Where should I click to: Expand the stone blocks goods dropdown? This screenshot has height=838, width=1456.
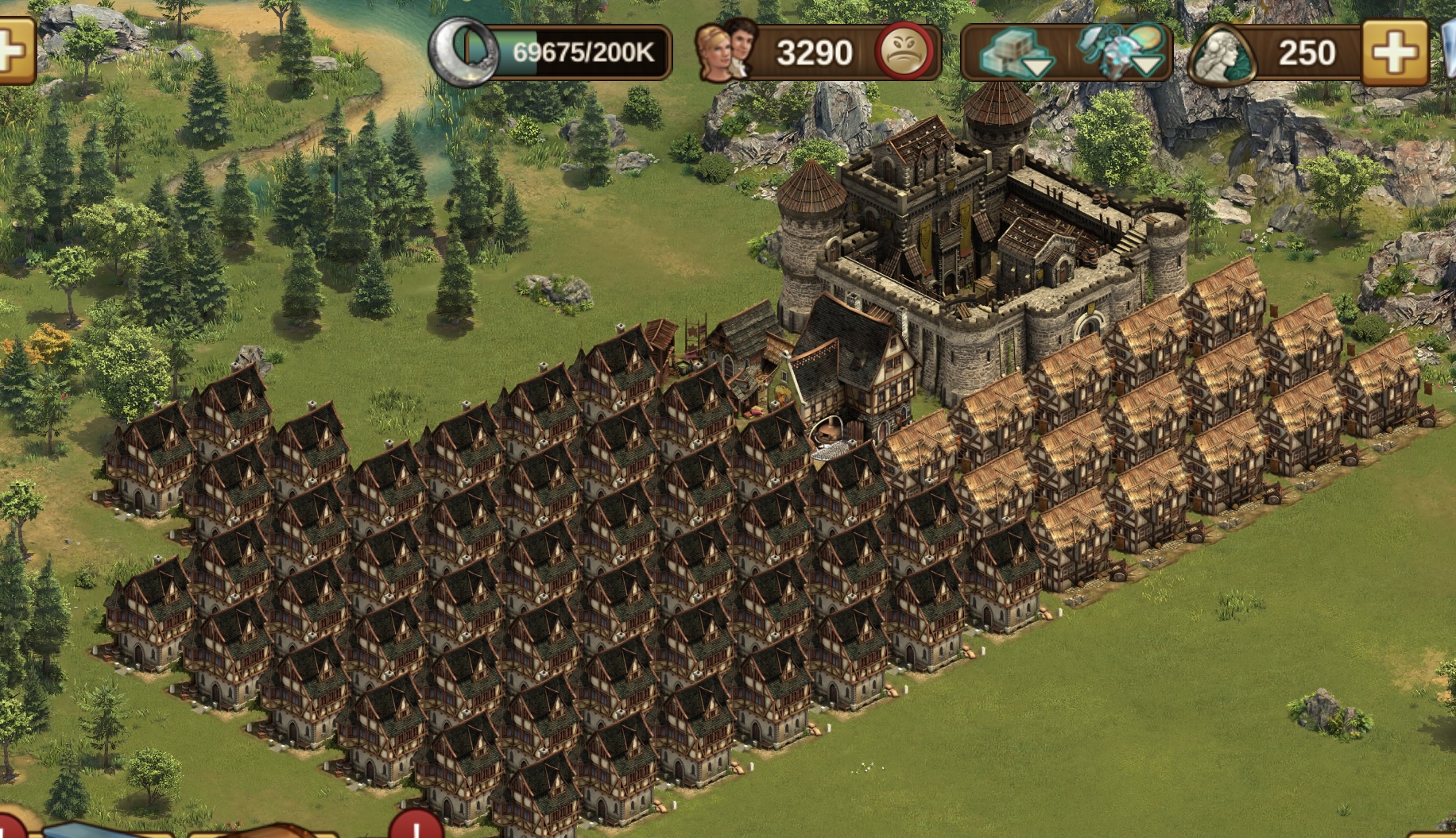tap(1015, 52)
